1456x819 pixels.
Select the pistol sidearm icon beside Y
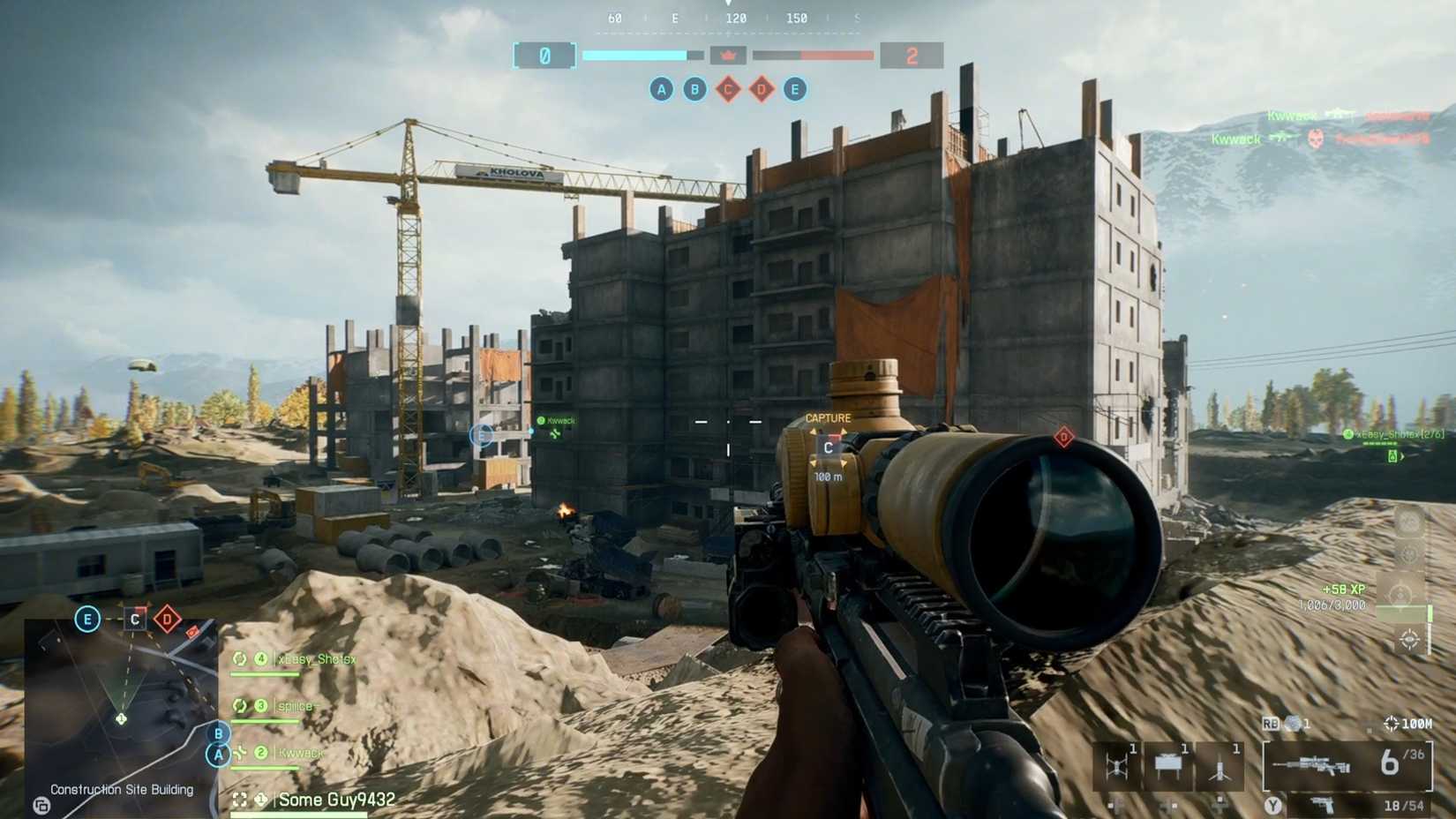coord(1322,803)
